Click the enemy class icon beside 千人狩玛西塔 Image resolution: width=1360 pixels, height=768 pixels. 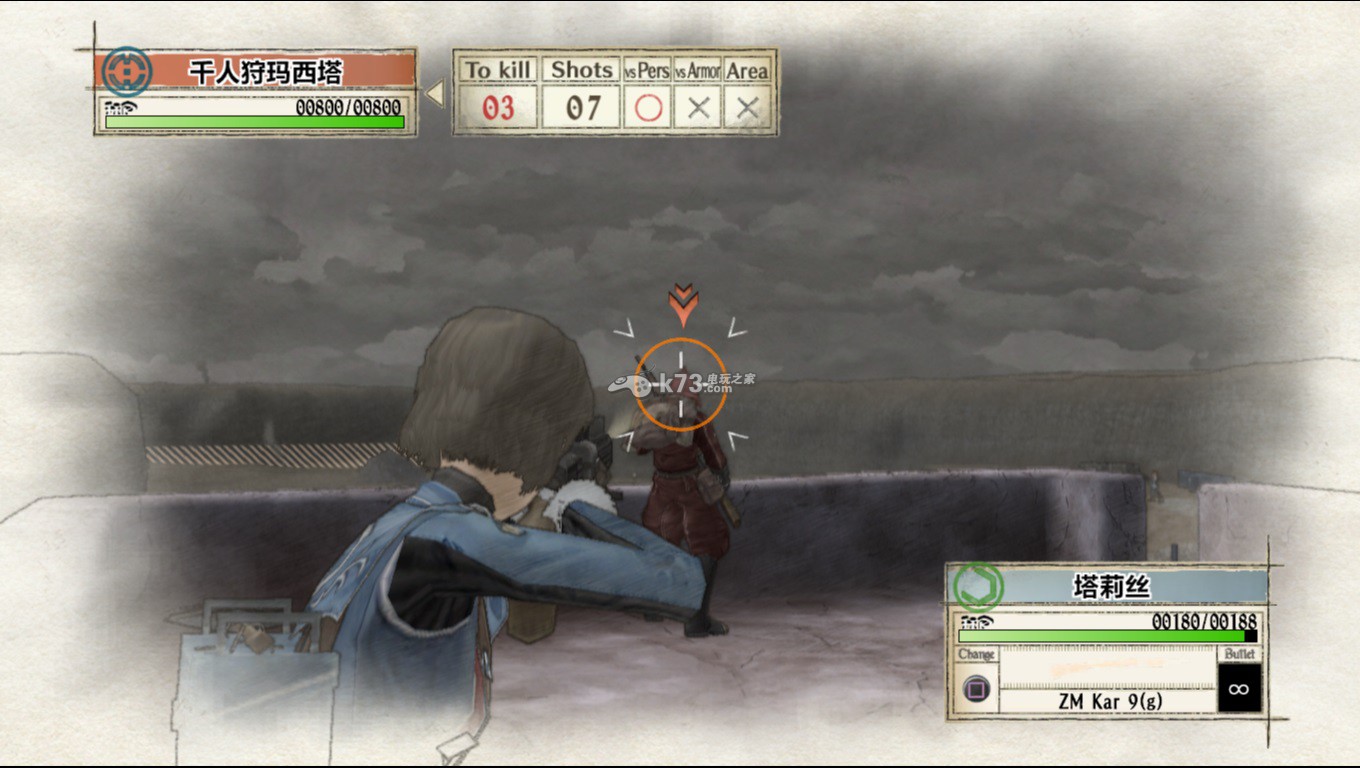click(127, 72)
